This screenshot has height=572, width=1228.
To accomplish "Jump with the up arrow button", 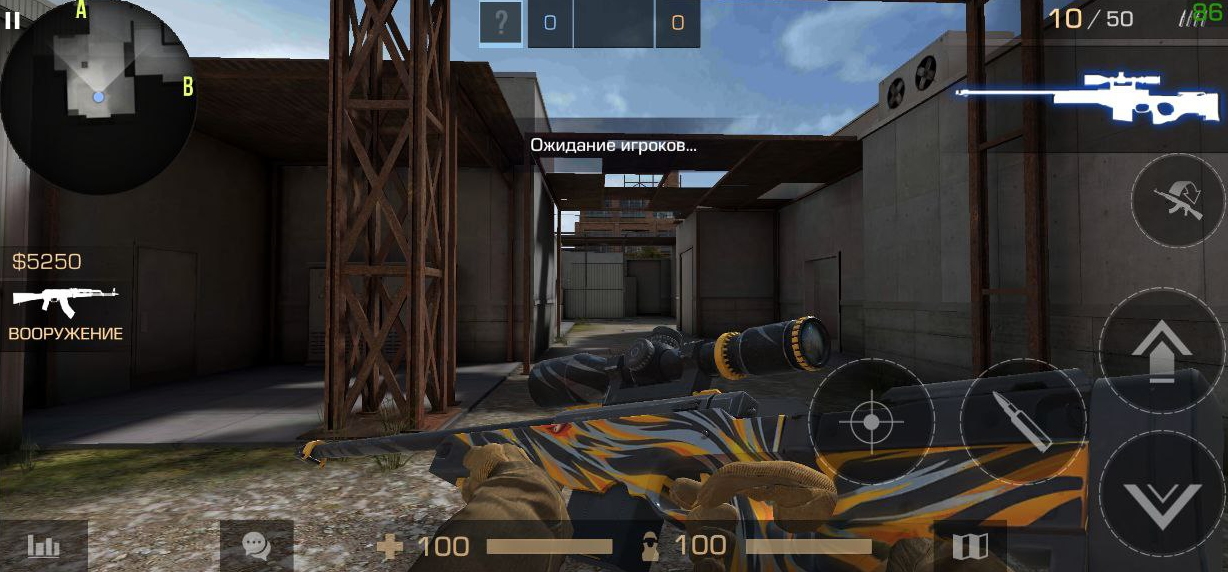I will (x=1162, y=350).
